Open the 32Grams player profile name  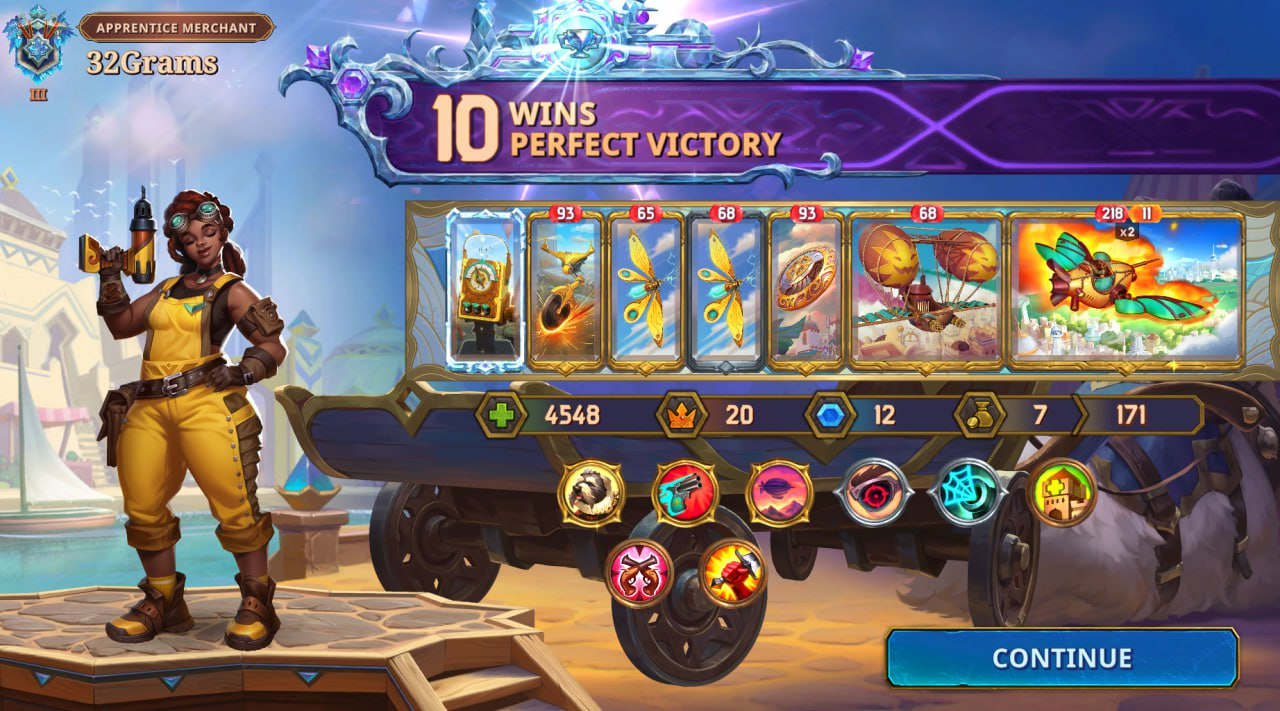(152, 63)
